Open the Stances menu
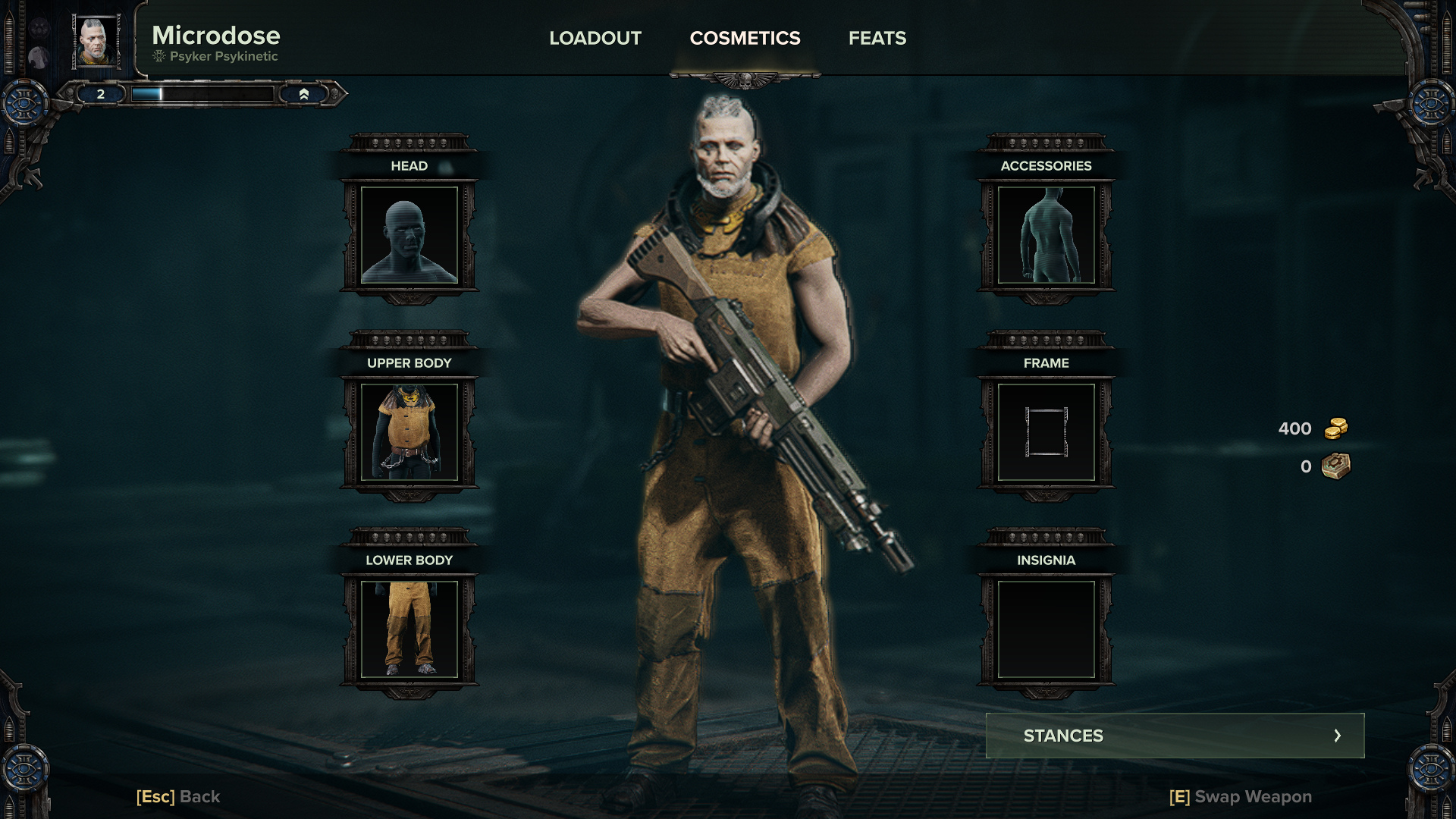Screen dimensions: 1456x819 pyautogui.click(x=1175, y=736)
